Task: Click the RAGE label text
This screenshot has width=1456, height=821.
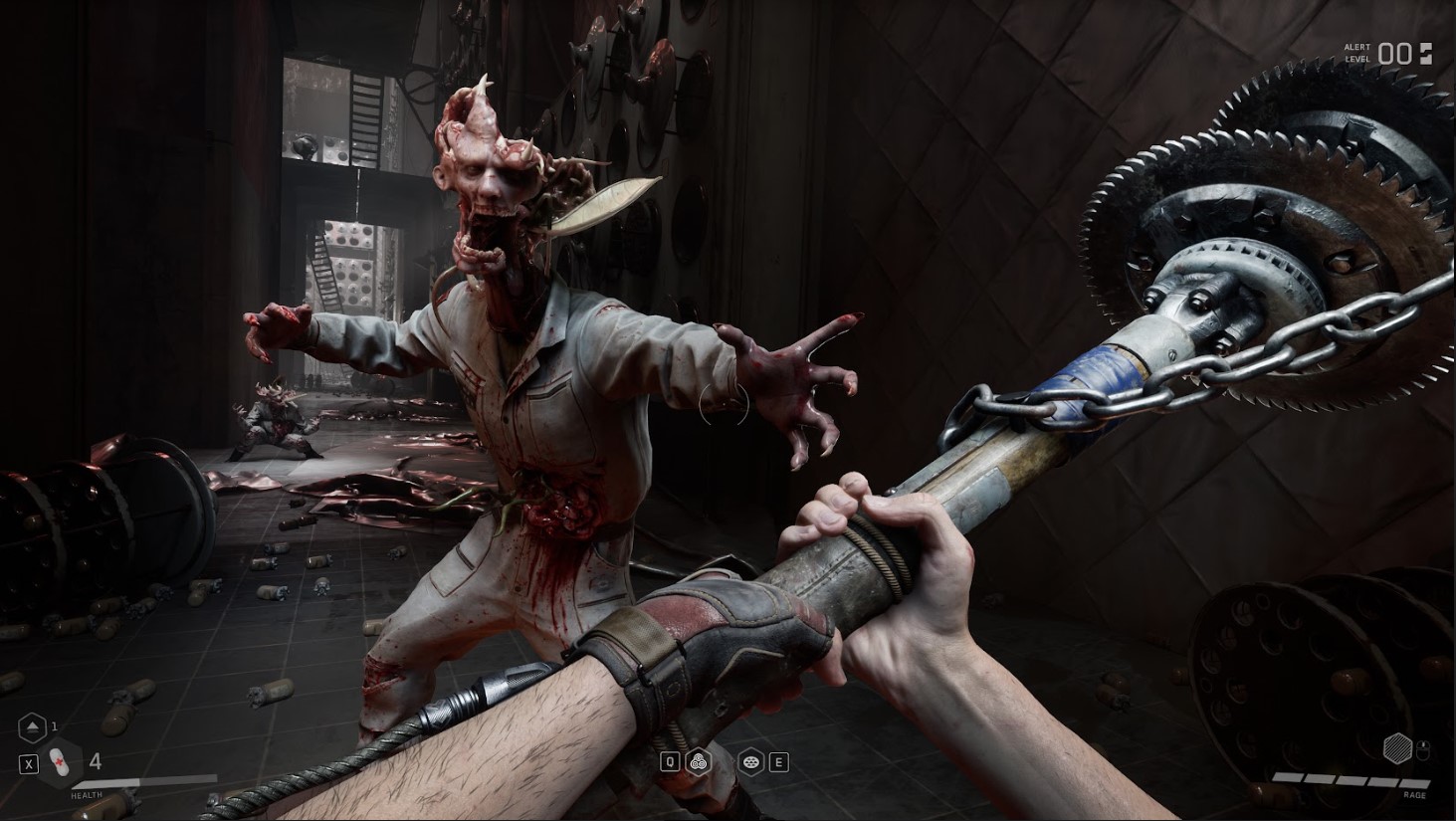Action: (1417, 795)
